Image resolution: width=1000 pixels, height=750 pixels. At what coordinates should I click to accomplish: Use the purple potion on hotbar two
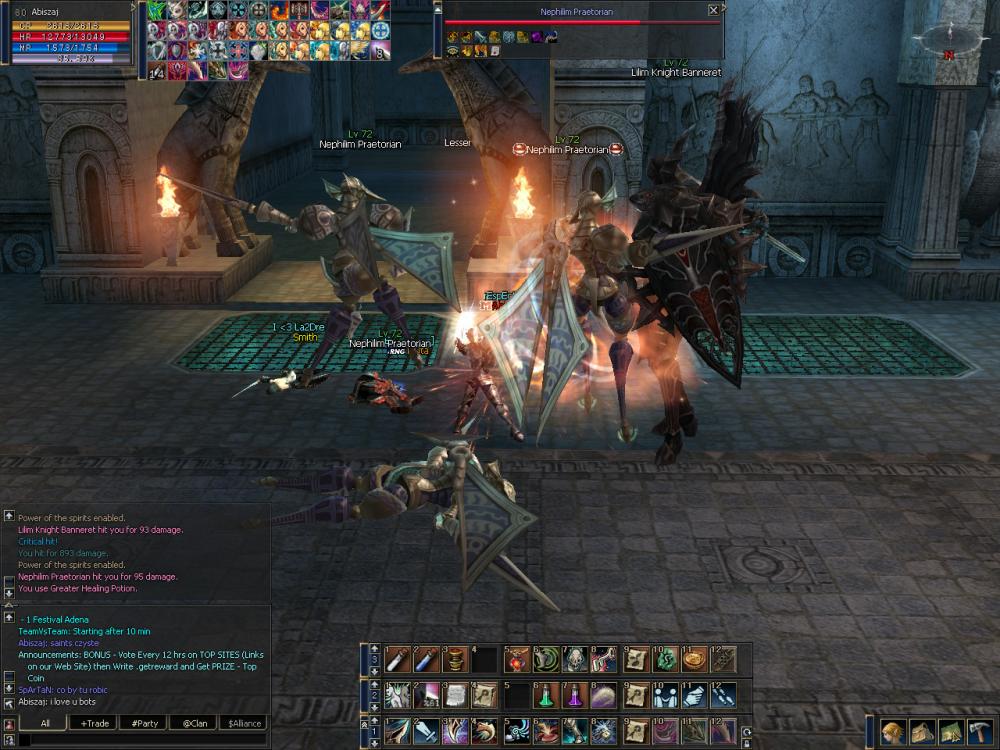pyautogui.click(x=576, y=695)
